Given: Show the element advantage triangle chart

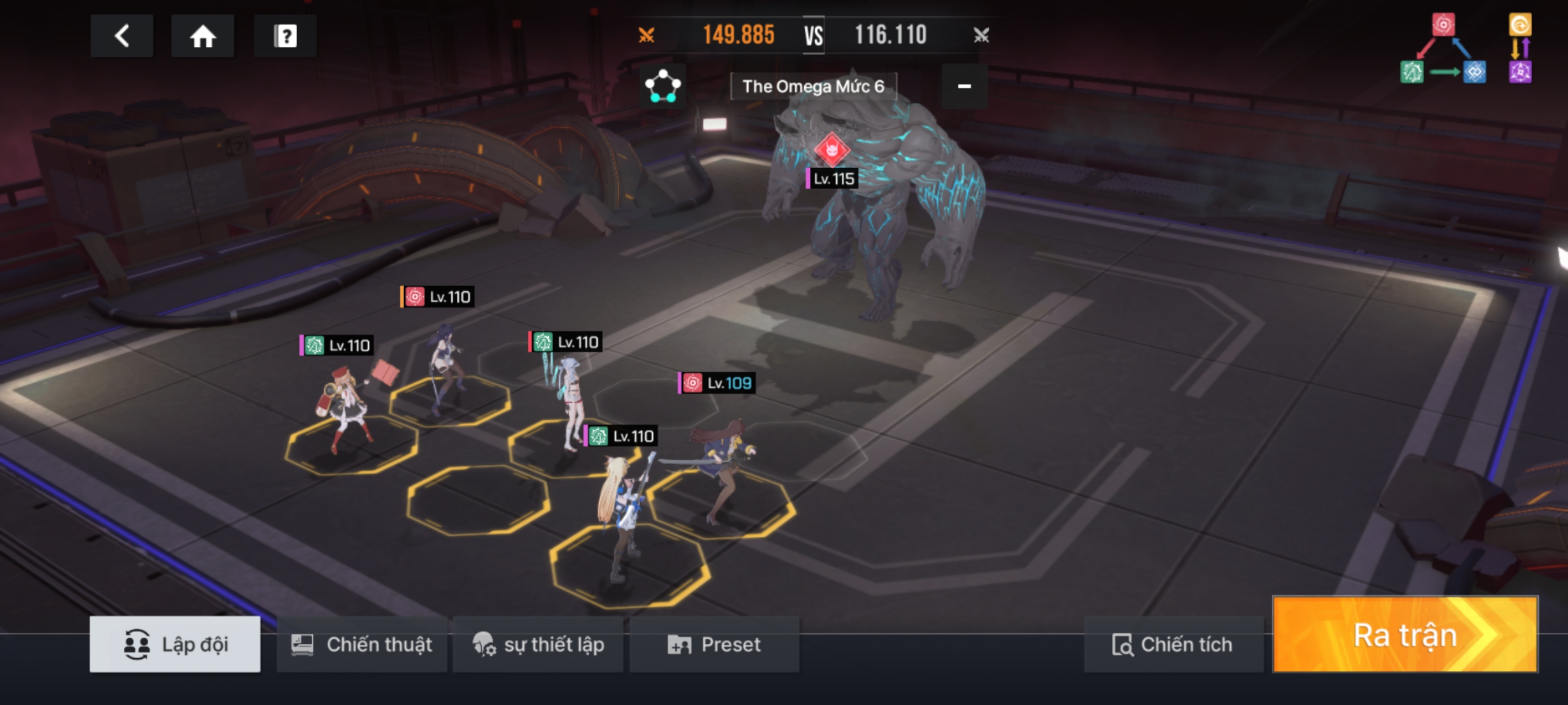Looking at the screenshot, I should coord(1443,50).
